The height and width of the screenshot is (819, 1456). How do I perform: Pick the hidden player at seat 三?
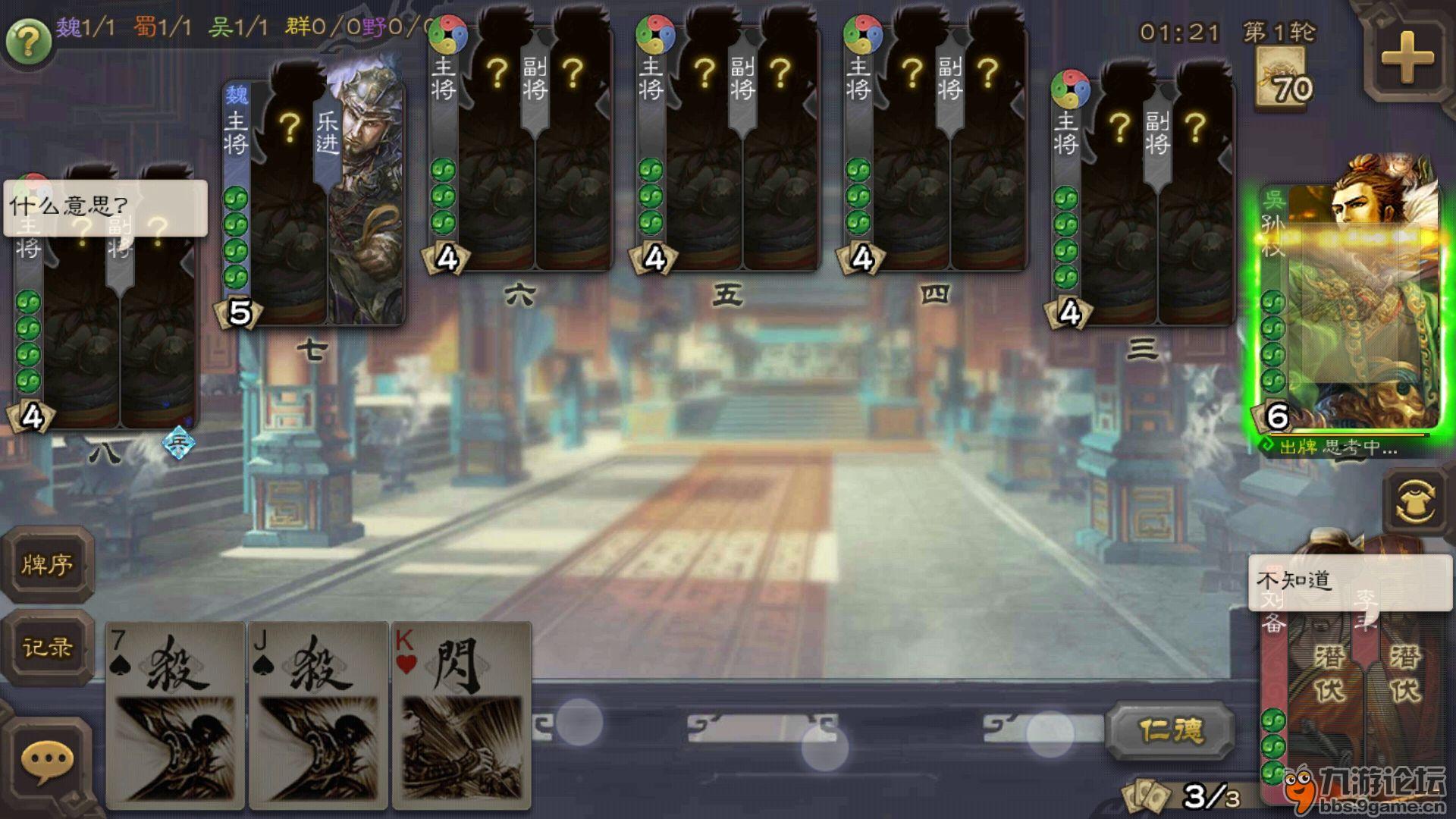1143,205
